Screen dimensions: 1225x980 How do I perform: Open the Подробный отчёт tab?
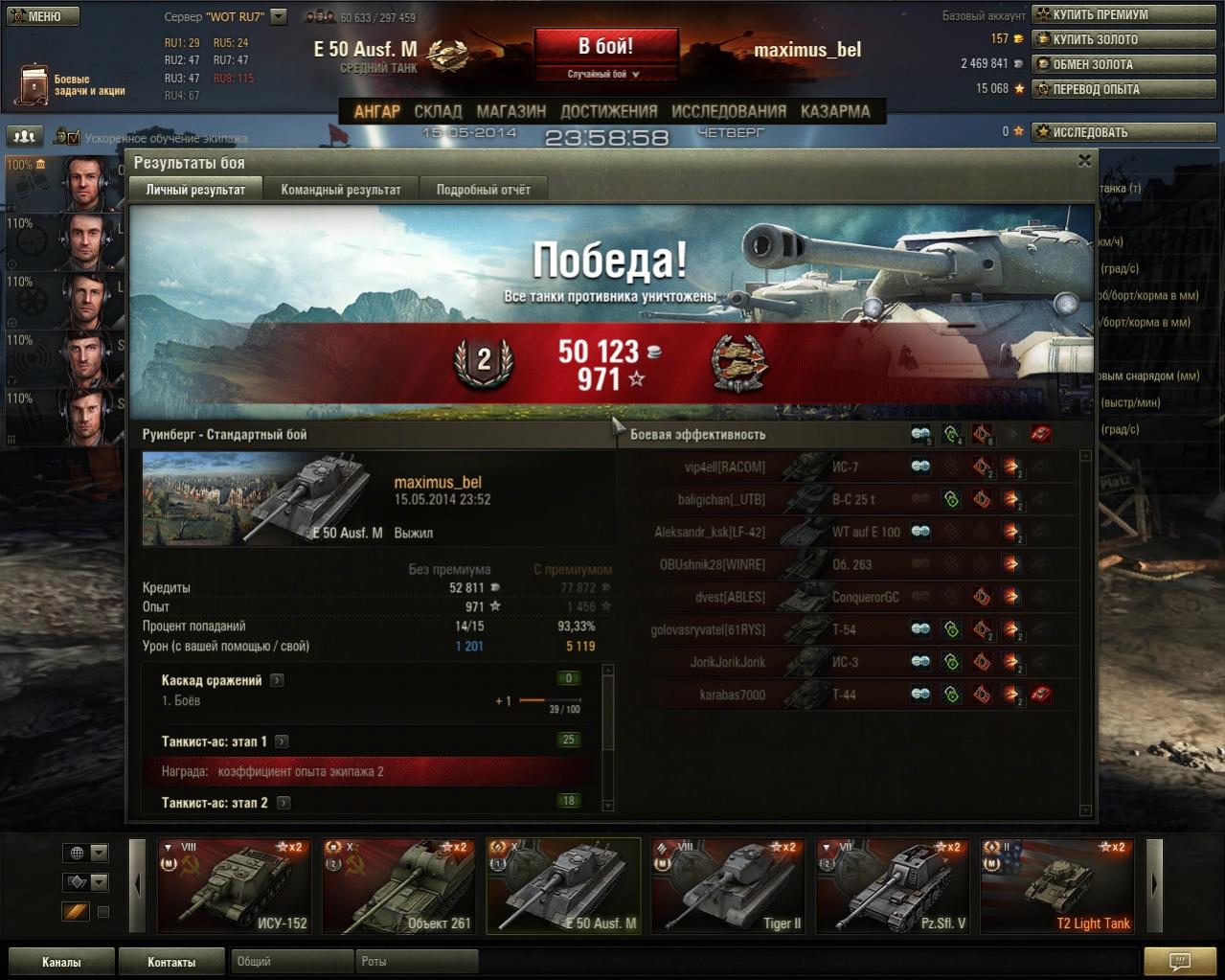pyautogui.click(x=483, y=190)
